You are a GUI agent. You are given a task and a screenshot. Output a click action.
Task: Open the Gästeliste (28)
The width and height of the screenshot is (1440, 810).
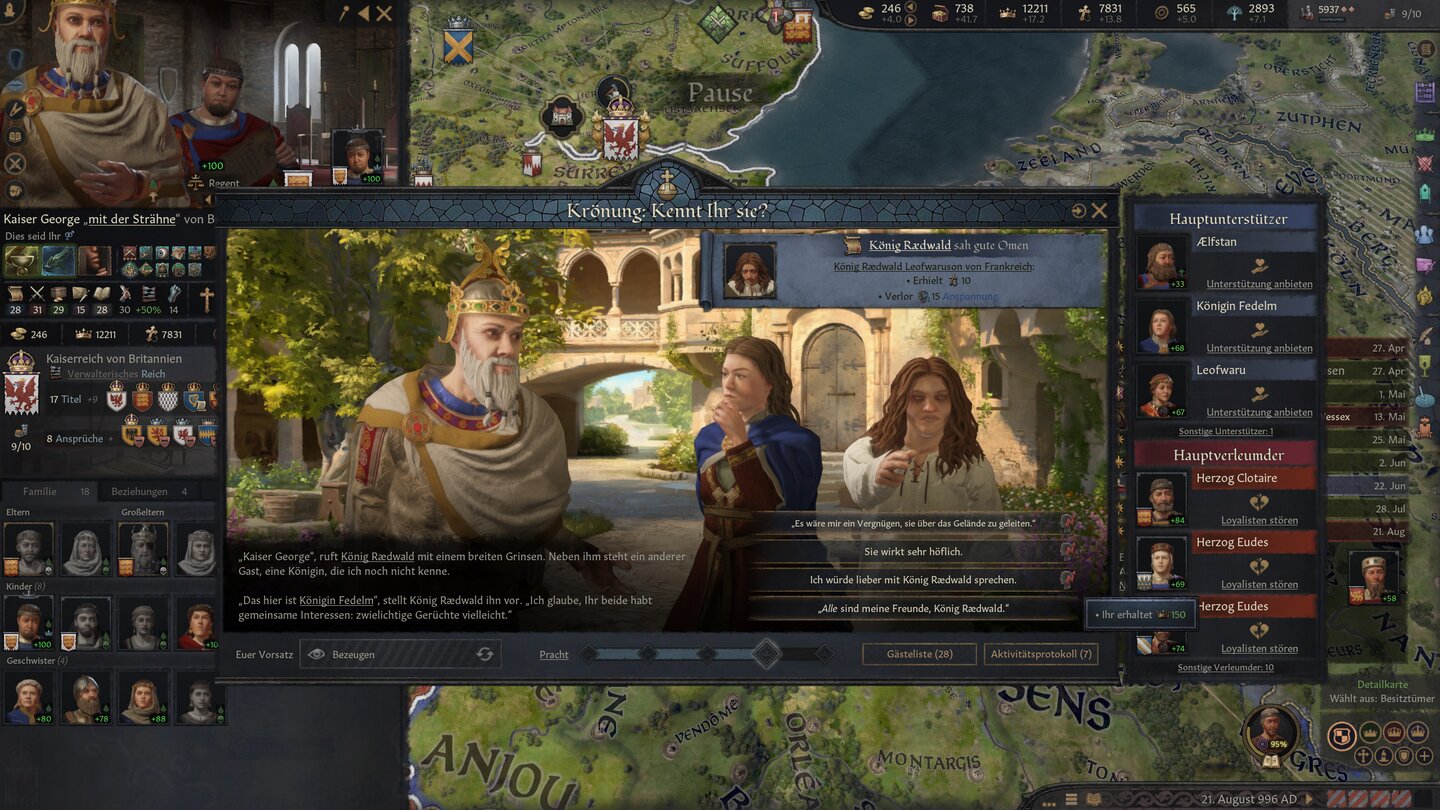point(919,653)
